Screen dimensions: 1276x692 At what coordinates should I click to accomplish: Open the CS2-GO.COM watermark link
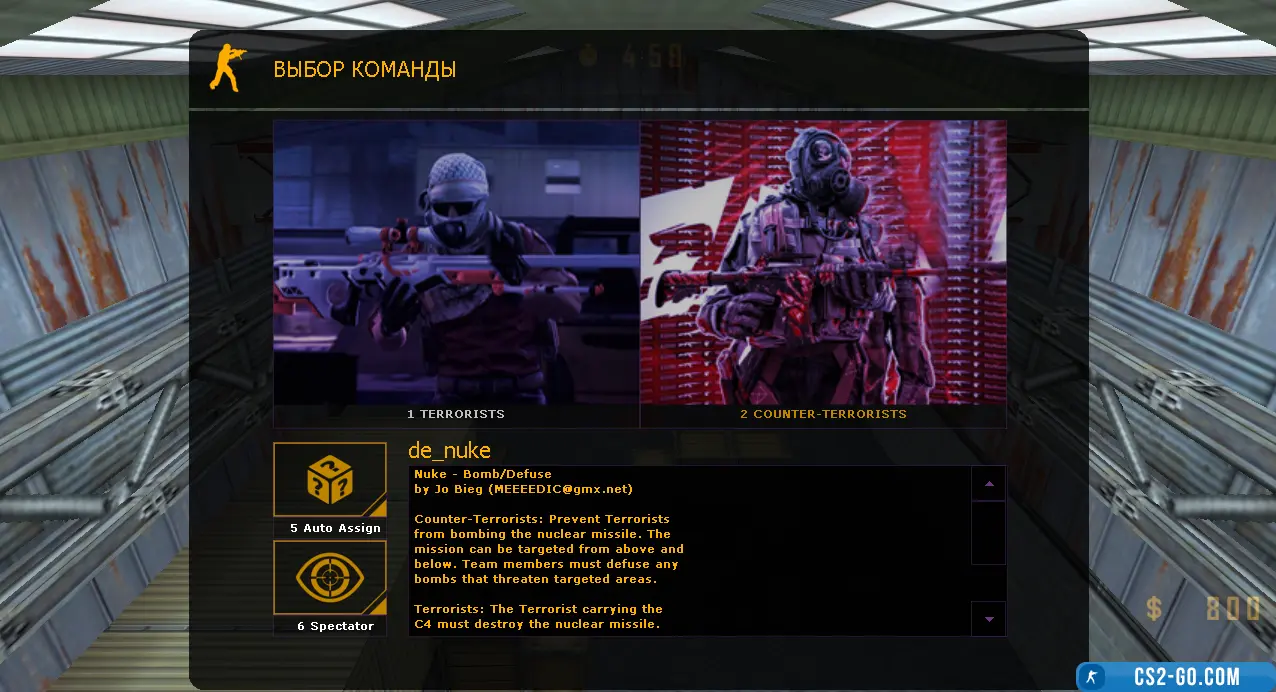(1175, 677)
